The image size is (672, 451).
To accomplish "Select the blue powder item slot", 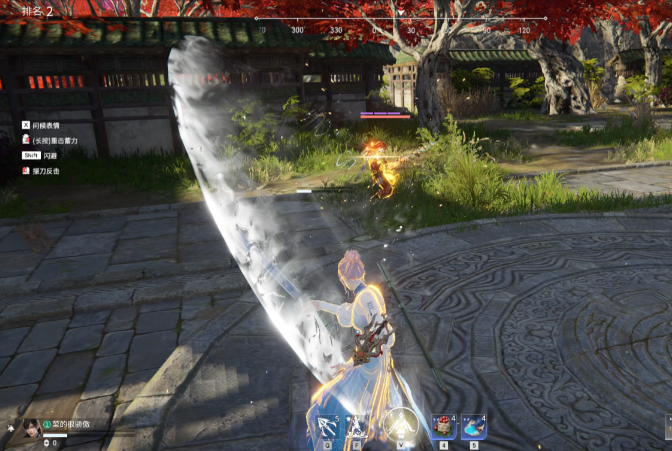I will pos(472,426).
